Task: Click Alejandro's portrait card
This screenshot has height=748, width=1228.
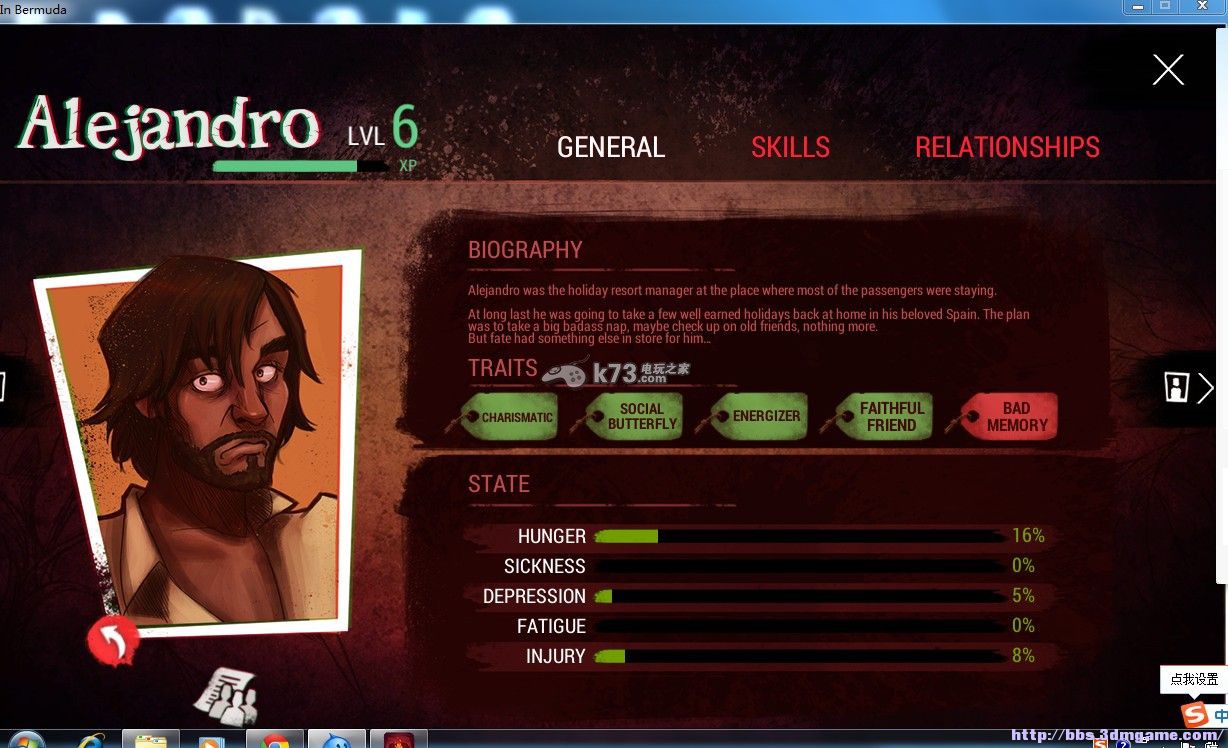Action: coord(200,440)
